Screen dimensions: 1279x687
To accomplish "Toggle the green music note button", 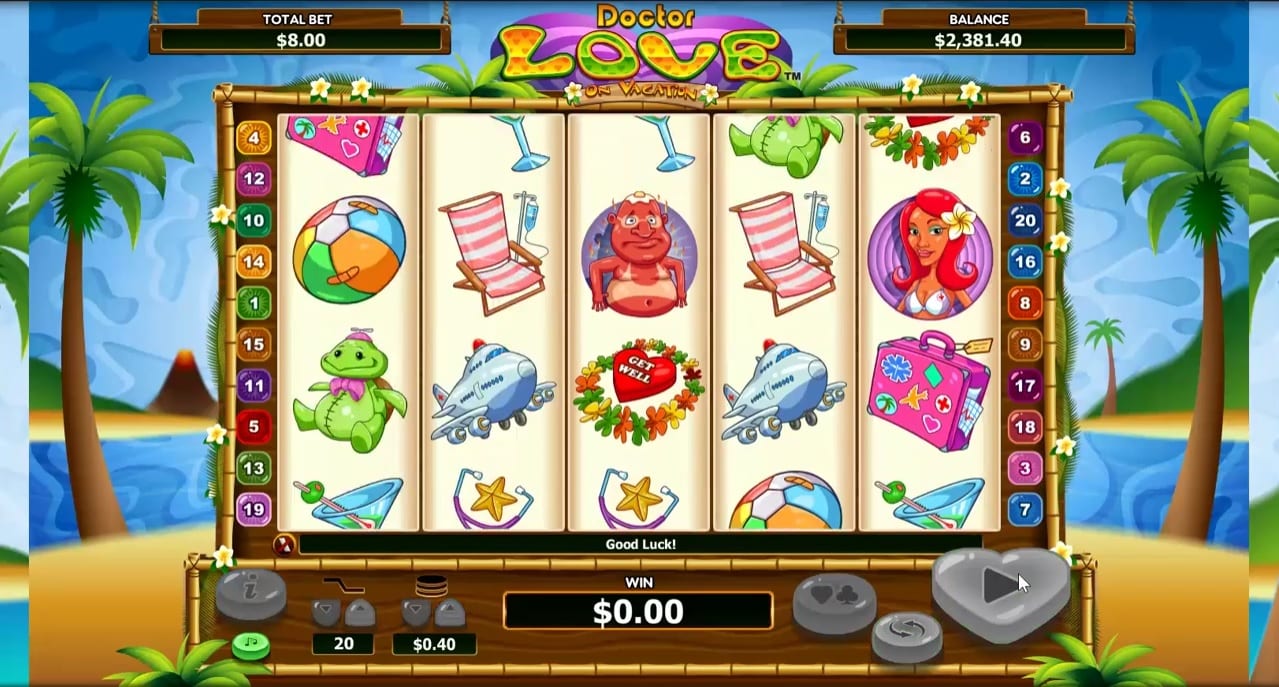I will (x=251, y=646).
